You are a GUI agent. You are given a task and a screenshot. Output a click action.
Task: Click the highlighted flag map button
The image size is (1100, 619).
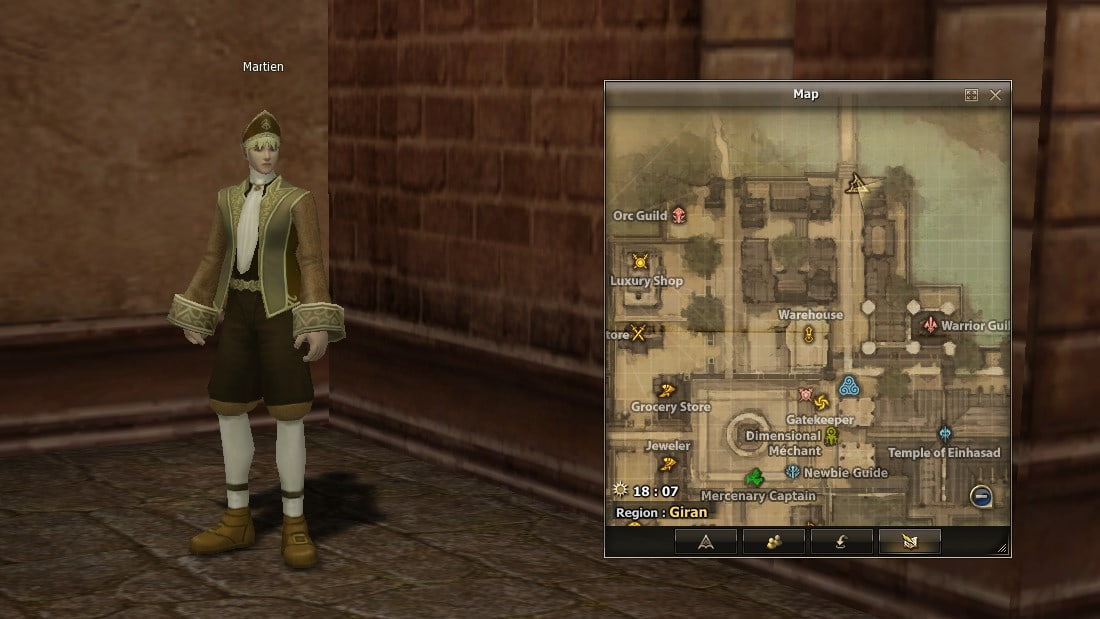coord(909,542)
